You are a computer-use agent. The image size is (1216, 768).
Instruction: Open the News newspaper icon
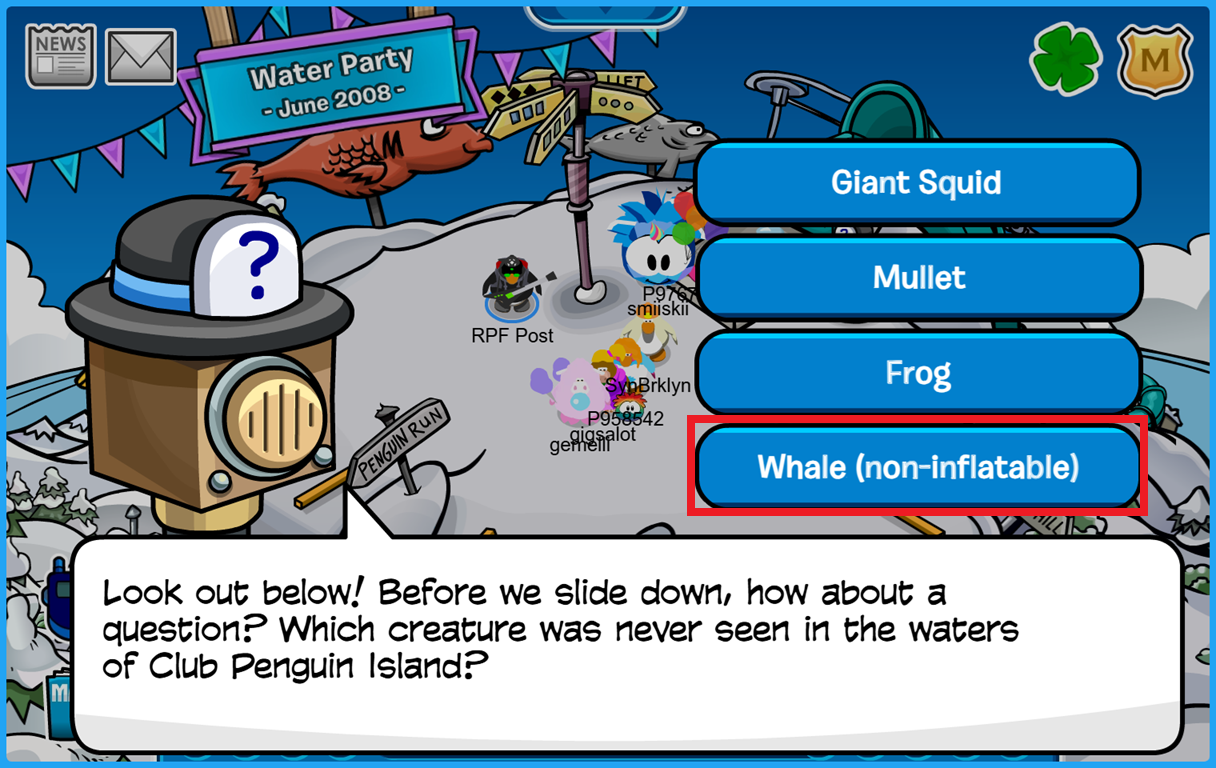(x=61, y=56)
